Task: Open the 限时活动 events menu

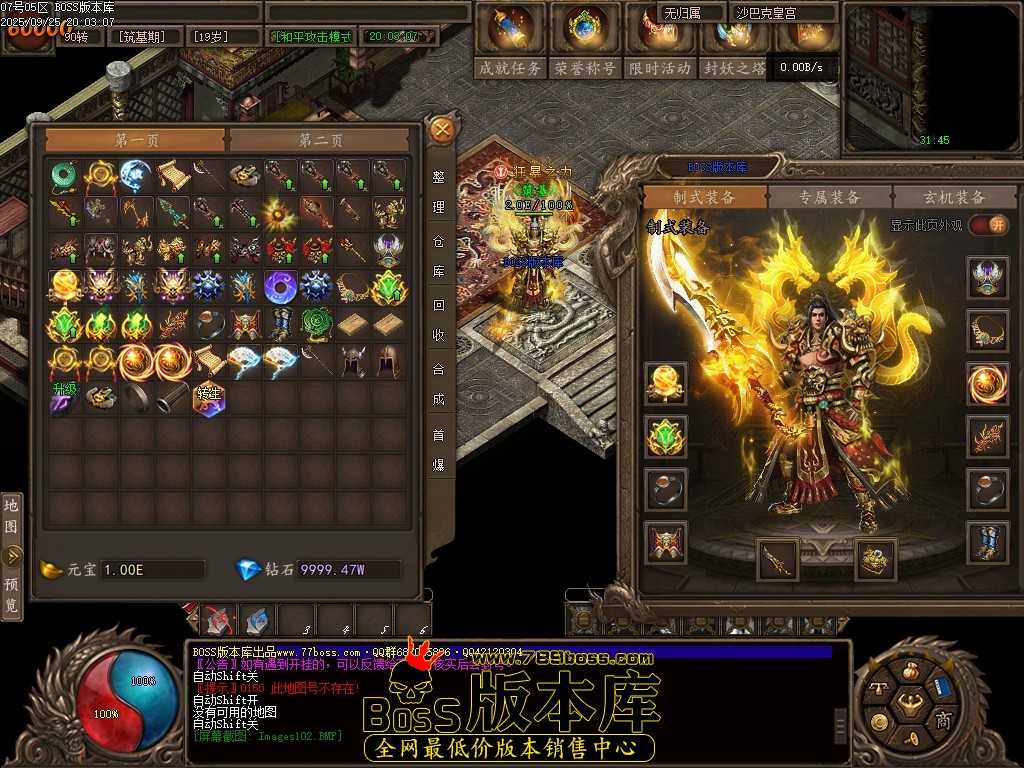Action: click(x=660, y=68)
